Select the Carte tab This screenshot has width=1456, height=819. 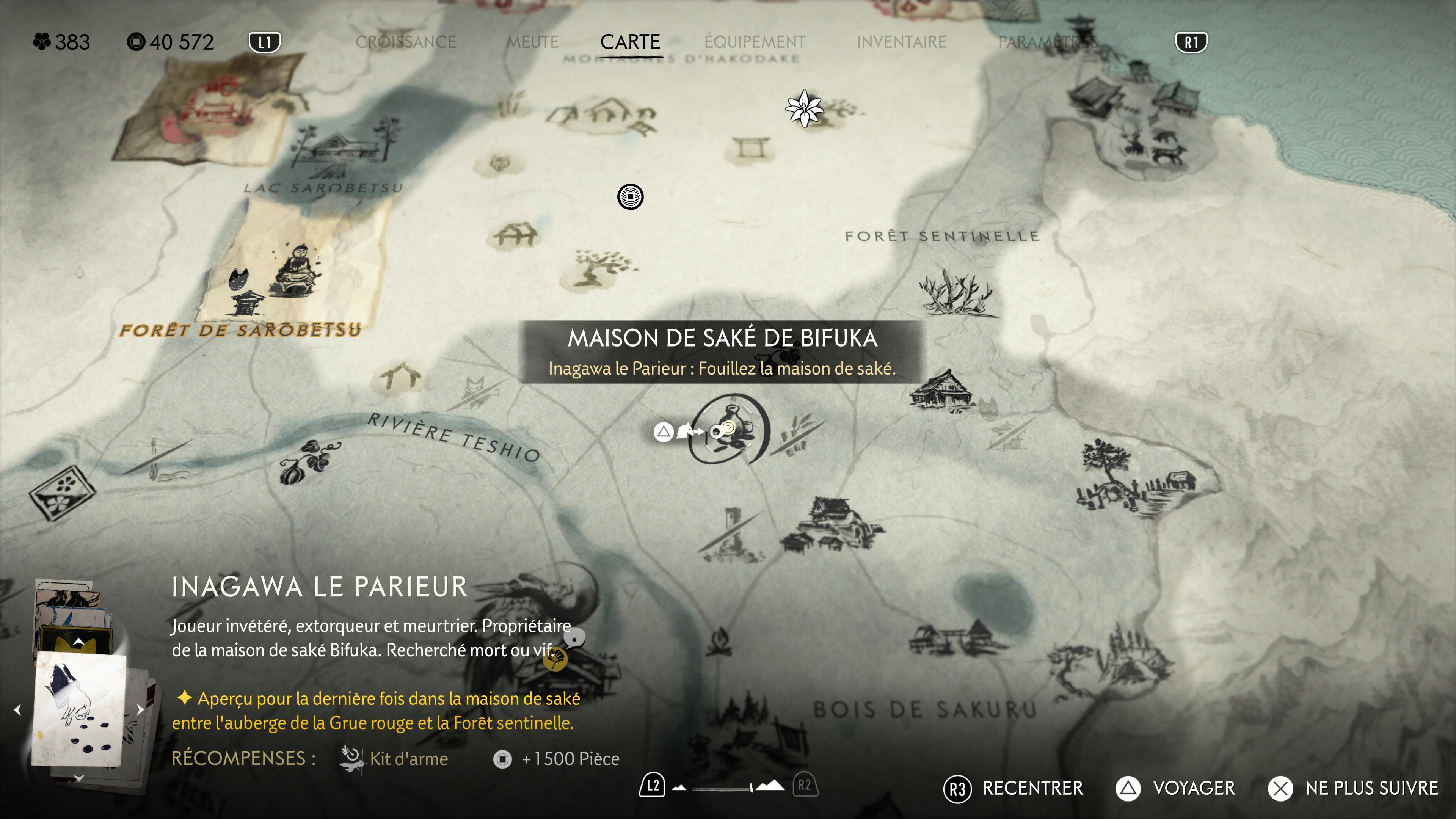pos(630,42)
